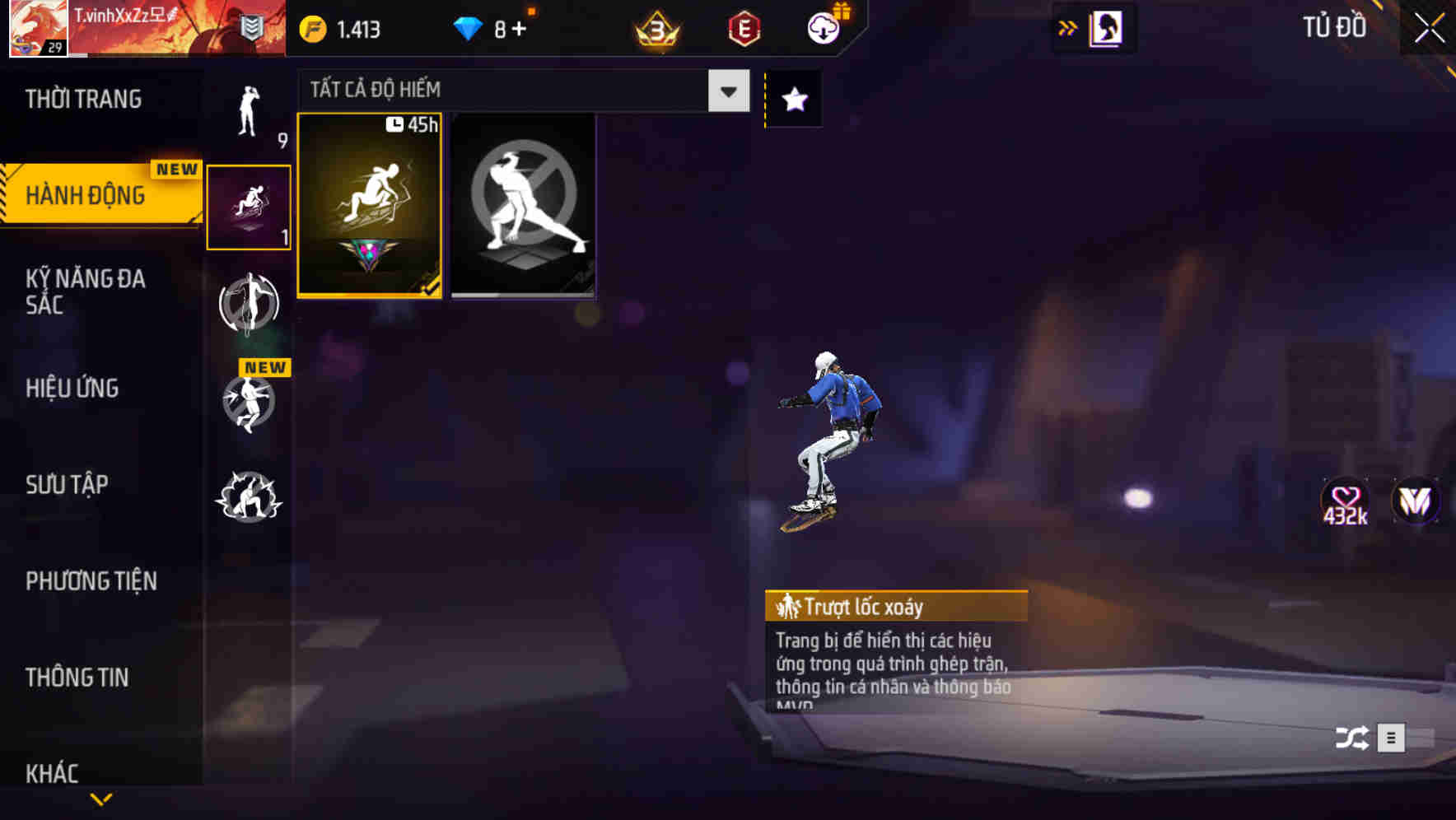Select the highlighted surfing emote category icon
This screenshot has width=1456, height=820.
[x=250, y=206]
